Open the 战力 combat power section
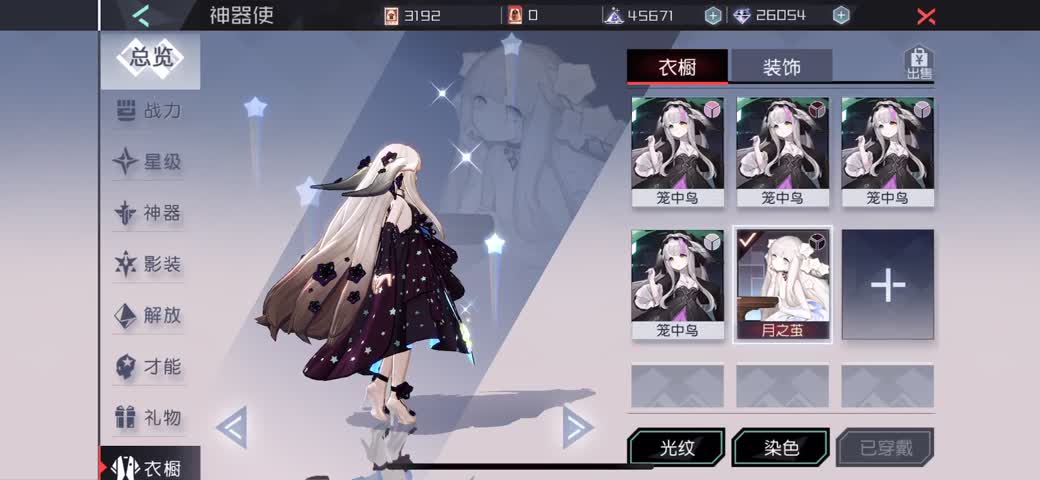The width and height of the screenshot is (1040, 480). click(x=150, y=111)
